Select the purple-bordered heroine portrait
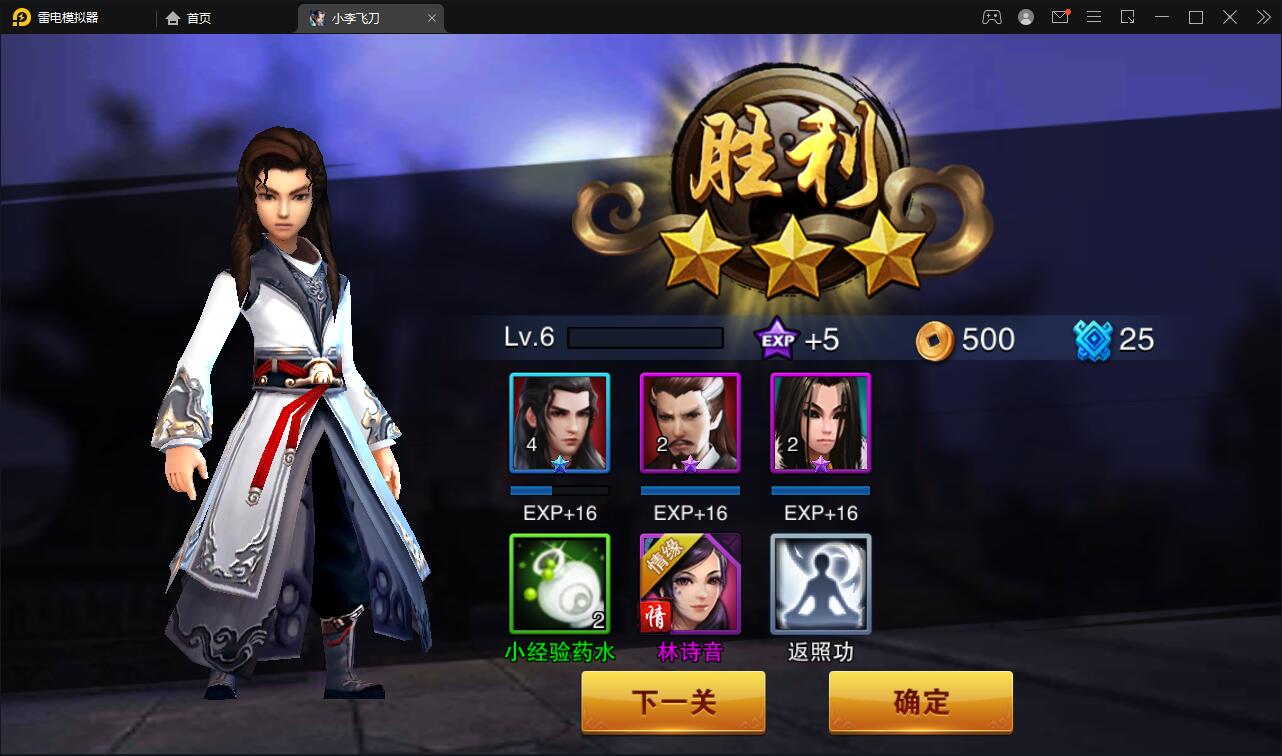Image resolution: width=1282 pixels, height=756 pixels. pyautogui.click(x=820, y=422)
